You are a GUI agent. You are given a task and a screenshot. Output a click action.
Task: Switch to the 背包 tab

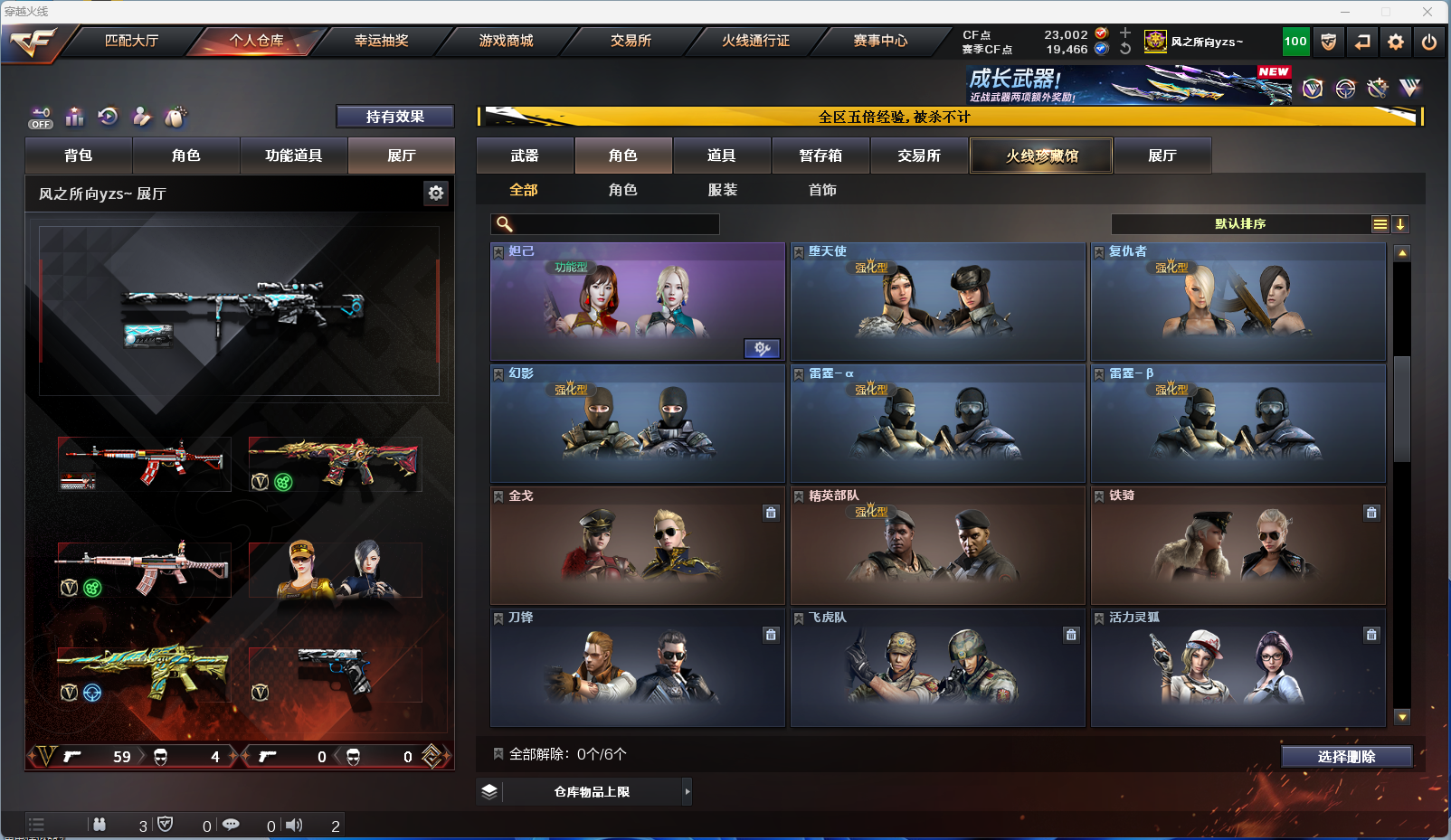79,156
